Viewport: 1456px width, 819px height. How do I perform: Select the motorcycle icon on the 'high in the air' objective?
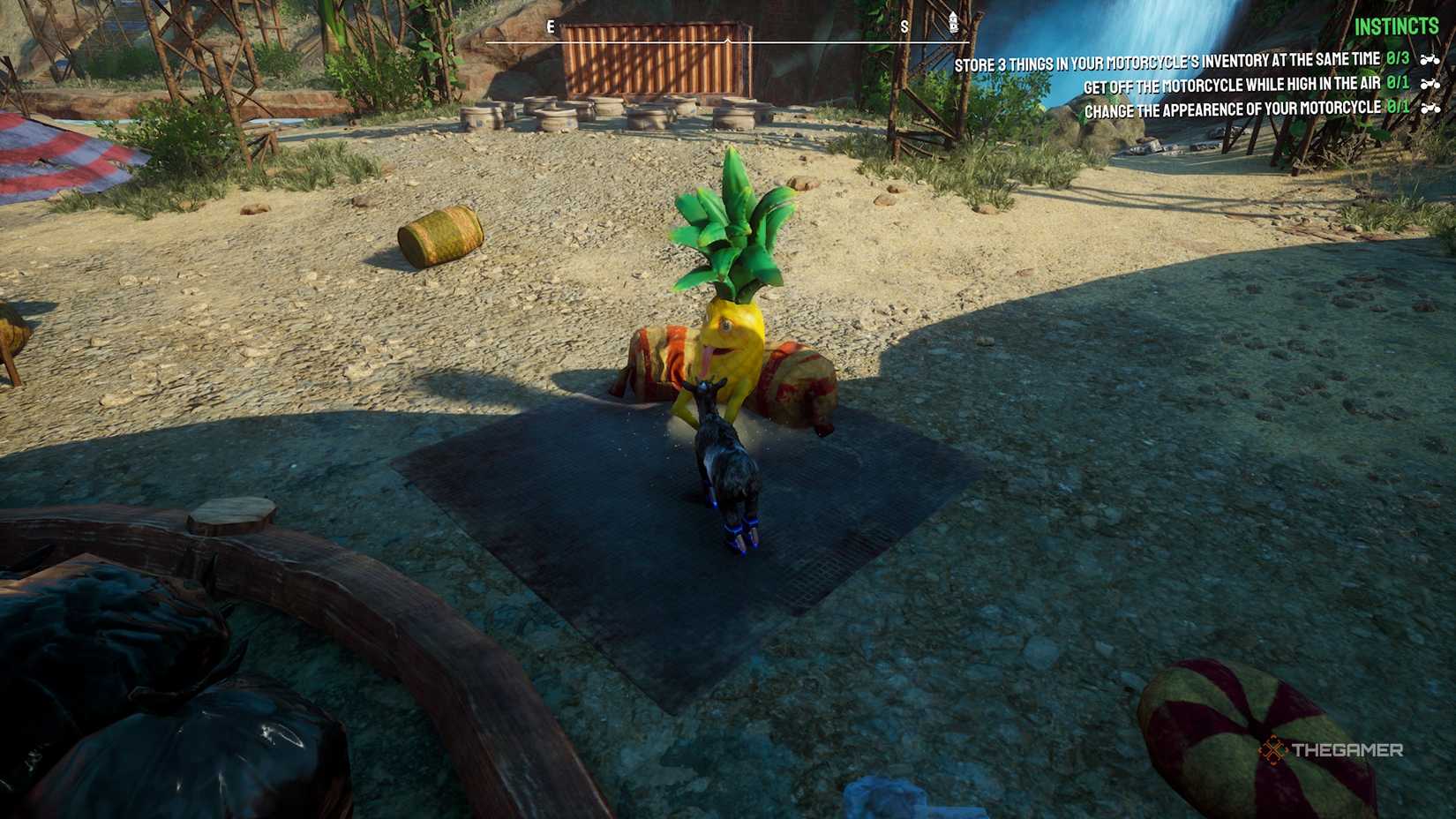[1430, 86]
